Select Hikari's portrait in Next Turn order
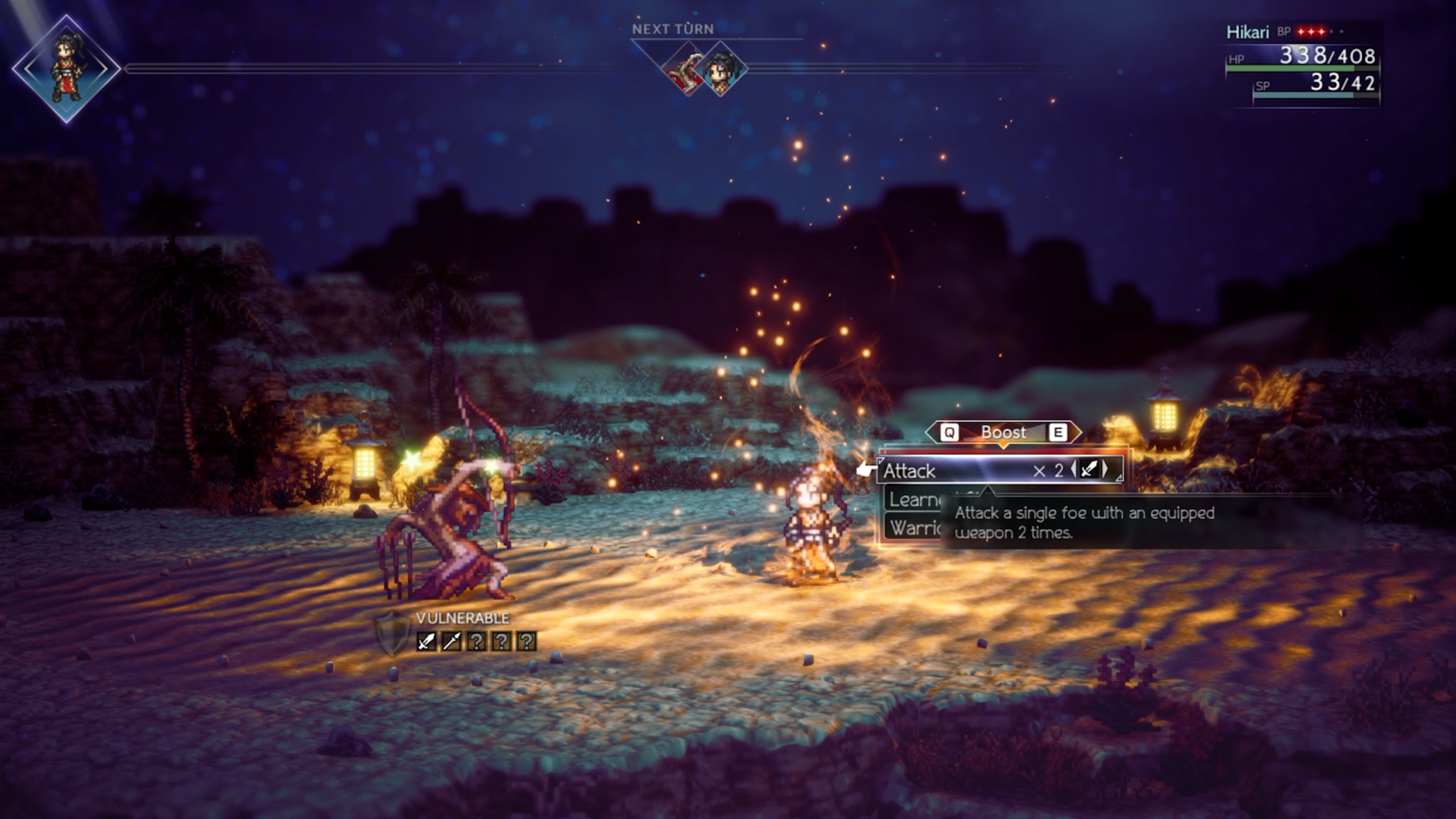 pos(721,69)
